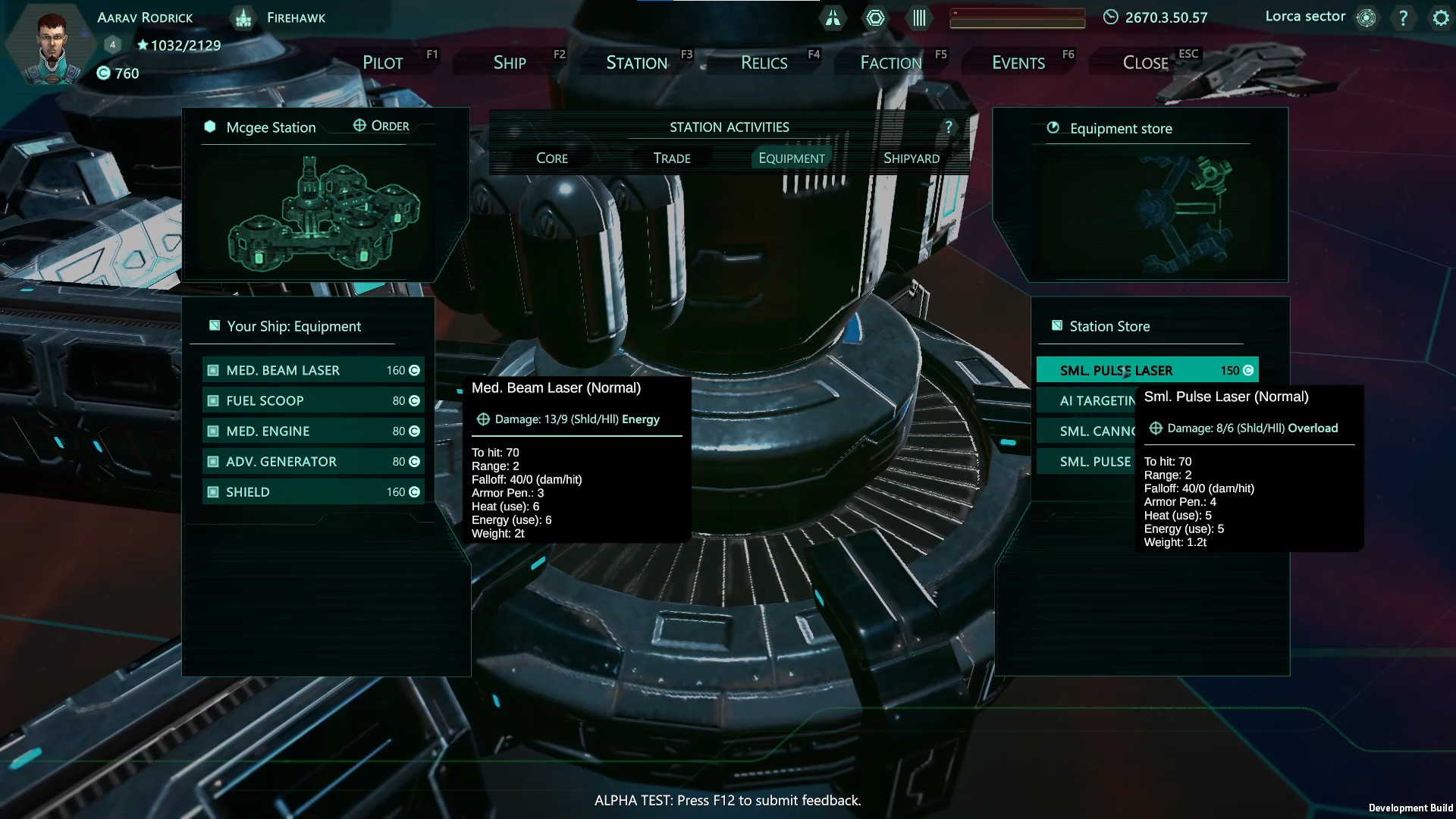Switch to the Trade tab
The image size is (1456, 819).
[x=670, y=158]
